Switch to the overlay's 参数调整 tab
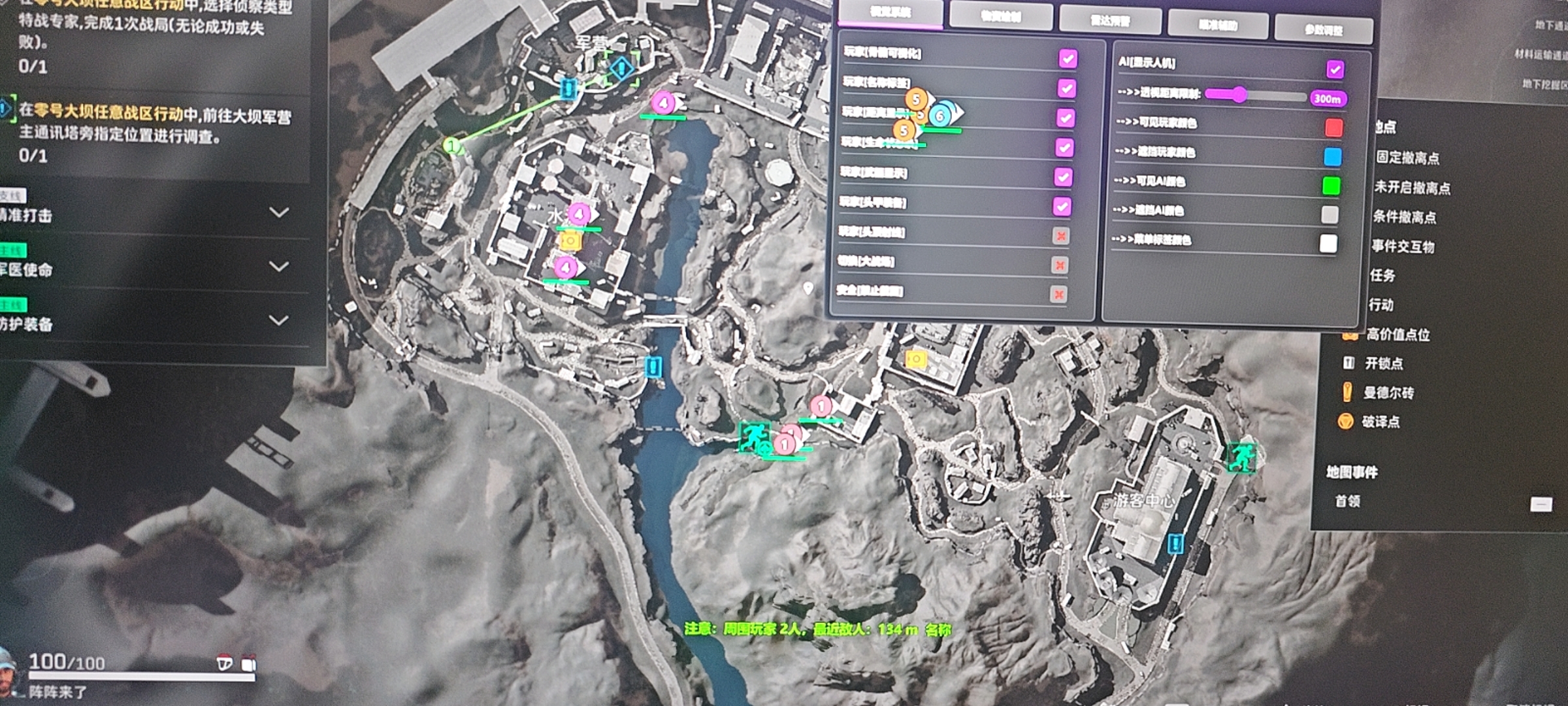Image resolution: width=1568 pixels, height=706 pixels. [x=1324, y=29]
